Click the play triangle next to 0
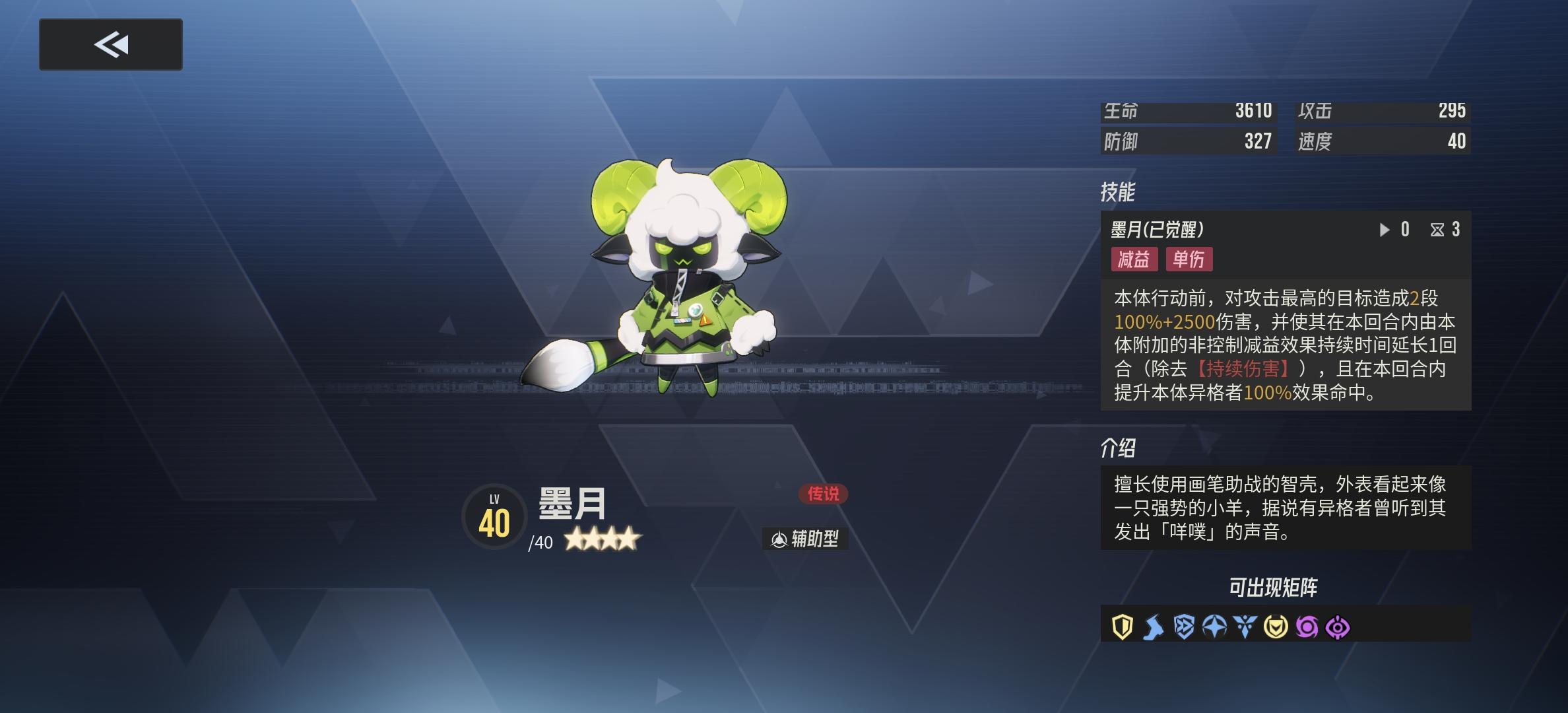Screen dimensions: 1568x713 click(x=1385, y=229)
